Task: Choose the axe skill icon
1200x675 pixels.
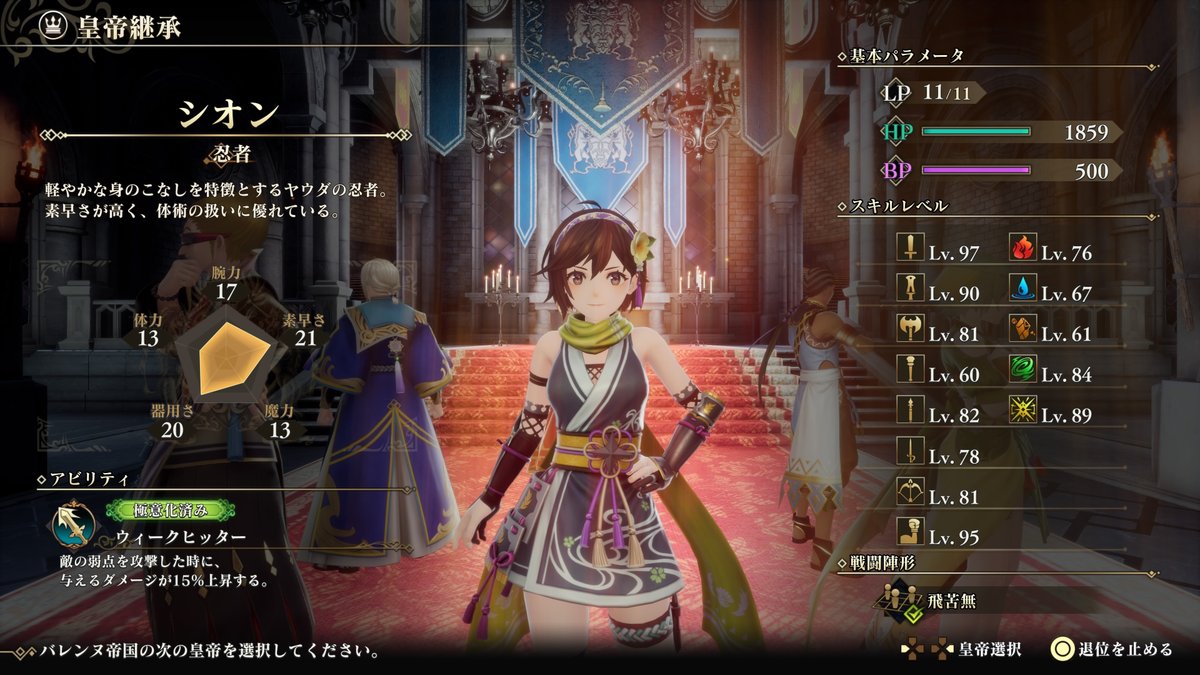Action: tap(911, 329)
